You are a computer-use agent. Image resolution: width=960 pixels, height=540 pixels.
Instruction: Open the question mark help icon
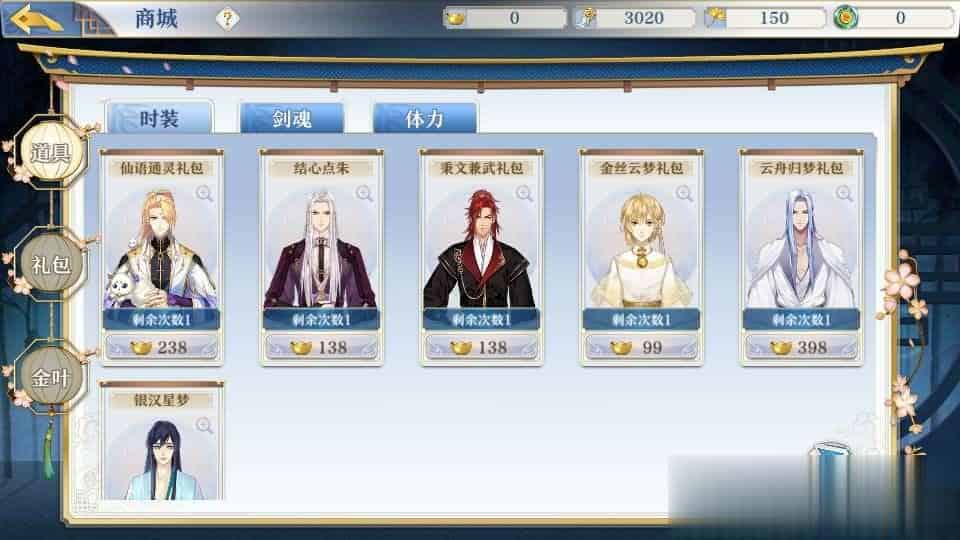(x=228, y=18)
